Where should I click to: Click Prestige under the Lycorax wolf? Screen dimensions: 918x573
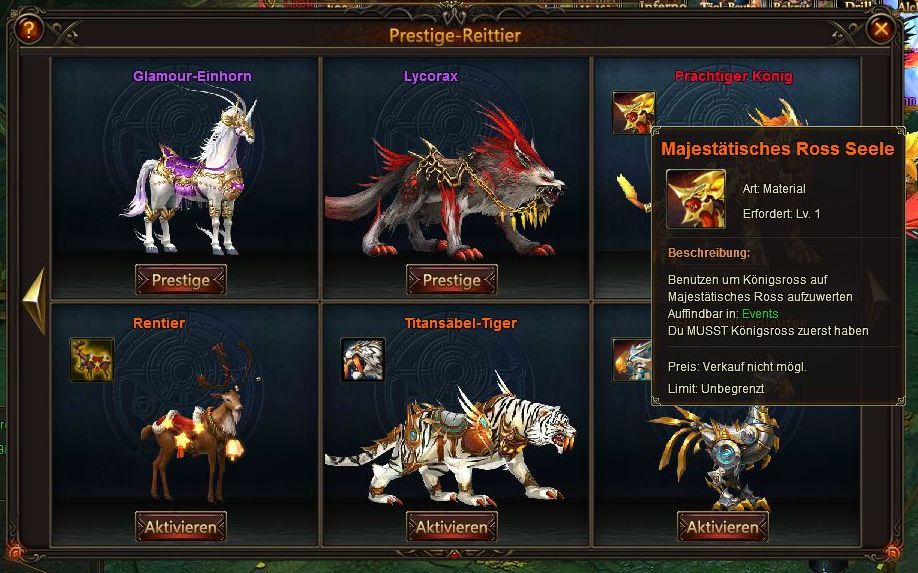click(452, 280)
